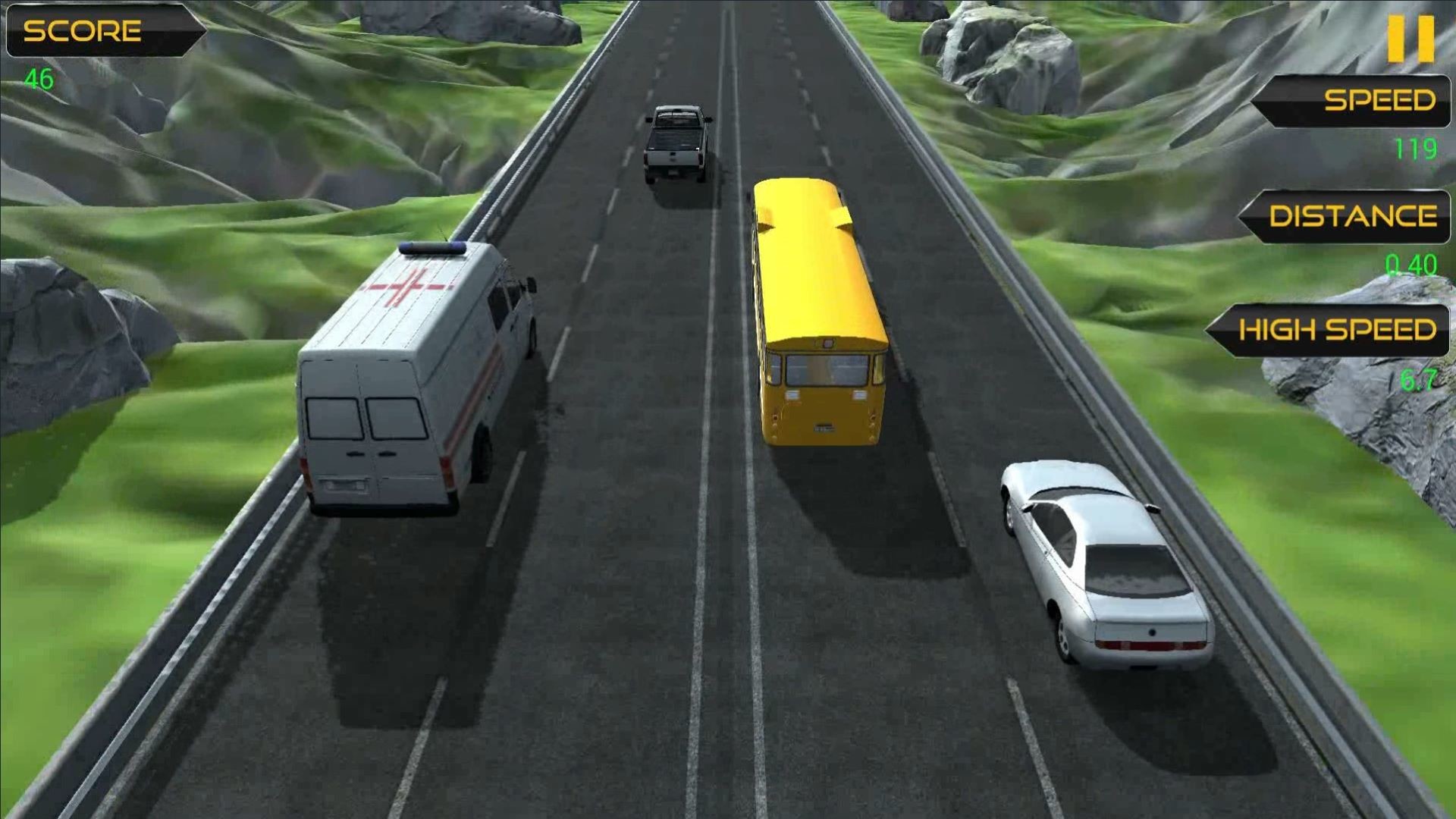Click the high speed value 6.7
This screenshot has width=1456, height=819.
(1418, 381)
